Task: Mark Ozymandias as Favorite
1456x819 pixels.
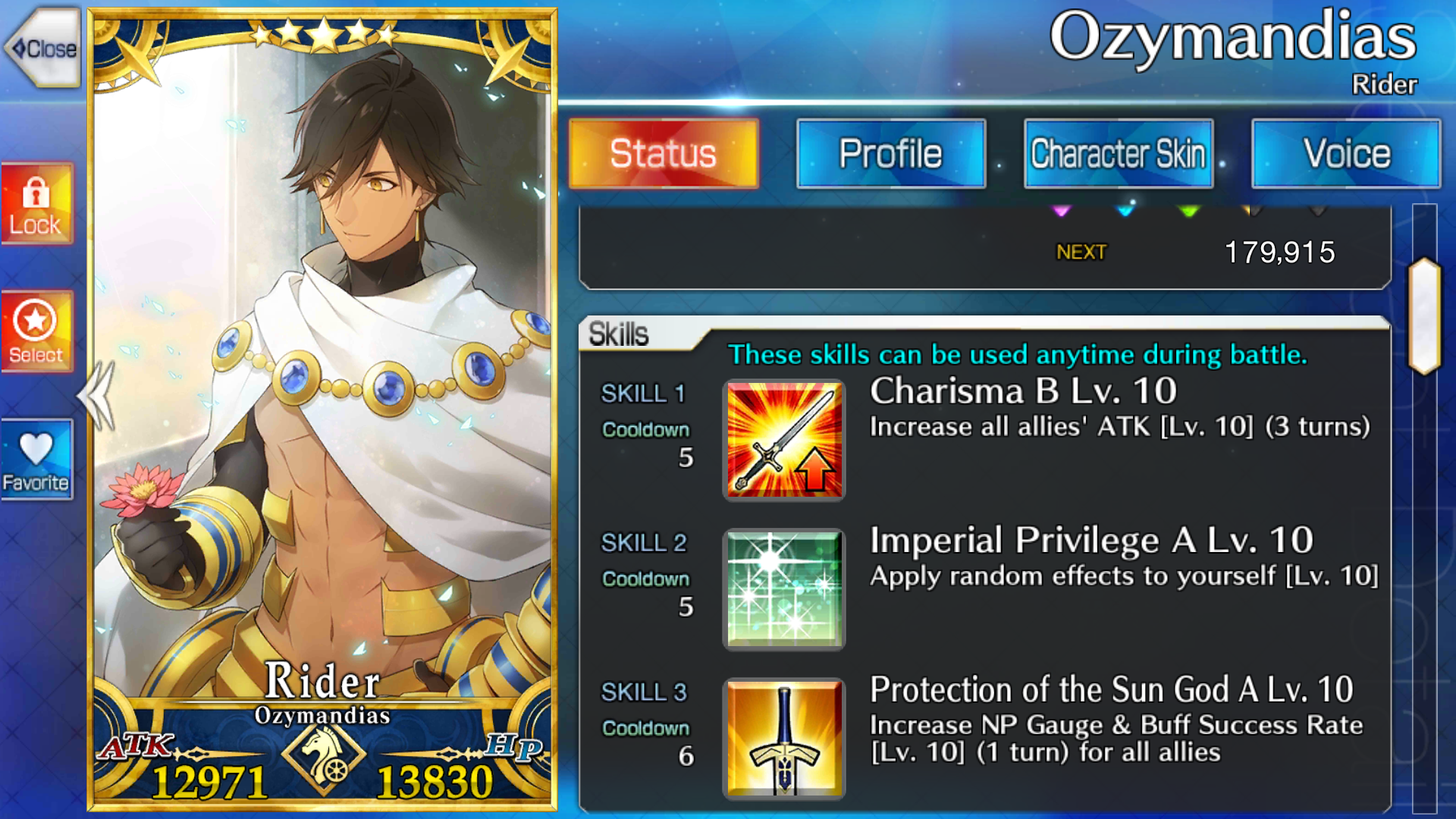Action: pos(36,460)
